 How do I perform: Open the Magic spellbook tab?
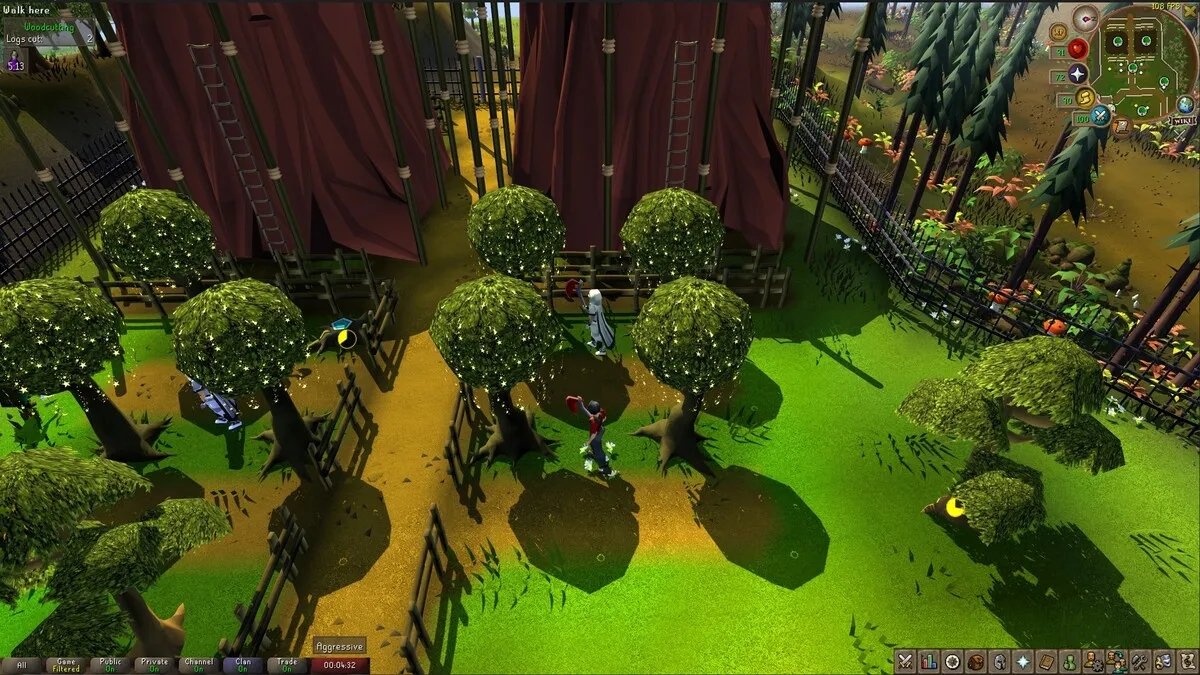1046,661
